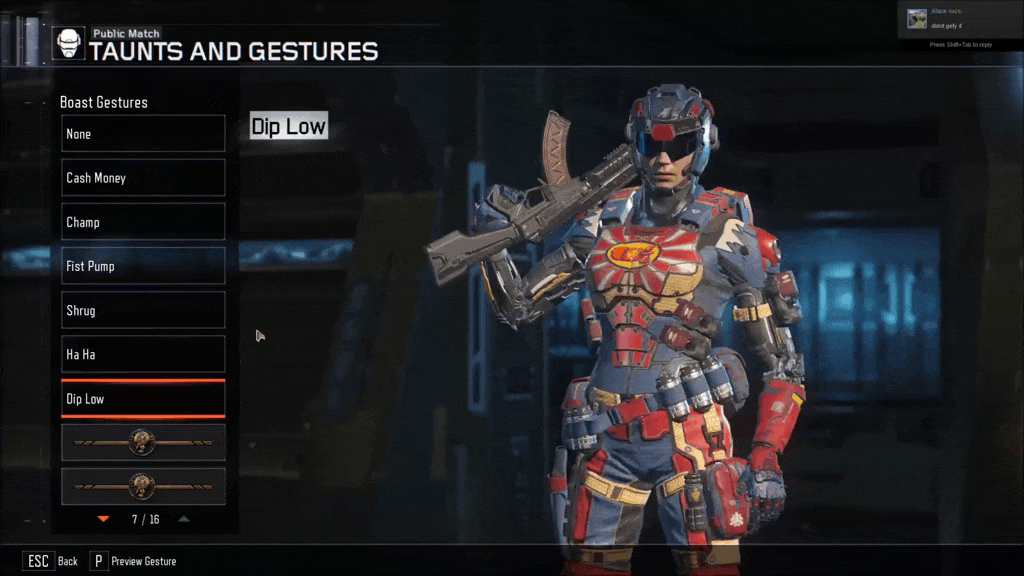
Task: Pick the Champ gesture entry
Action: [143, 222]
